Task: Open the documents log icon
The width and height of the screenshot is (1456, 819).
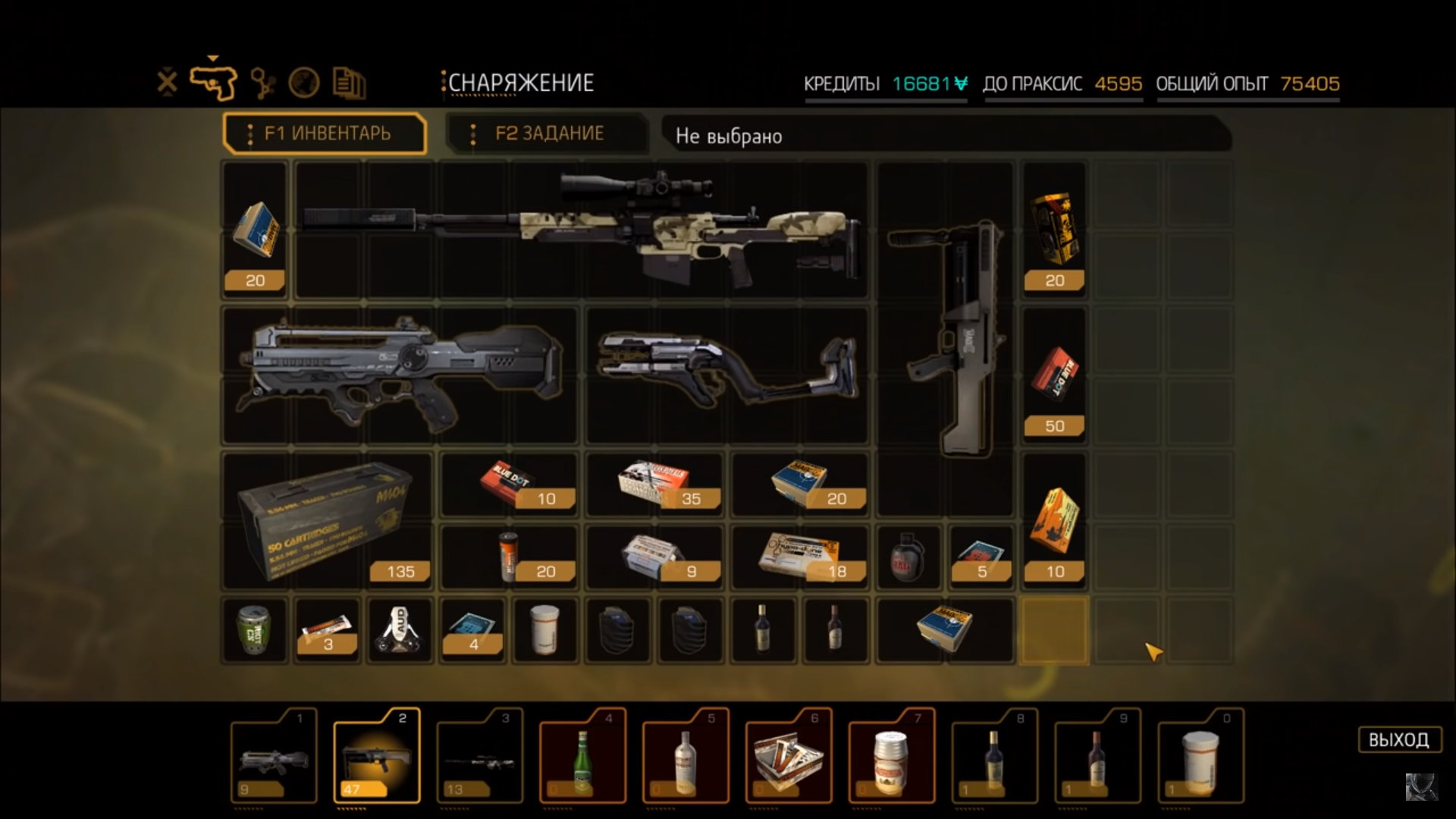Action: coord(349,83)
